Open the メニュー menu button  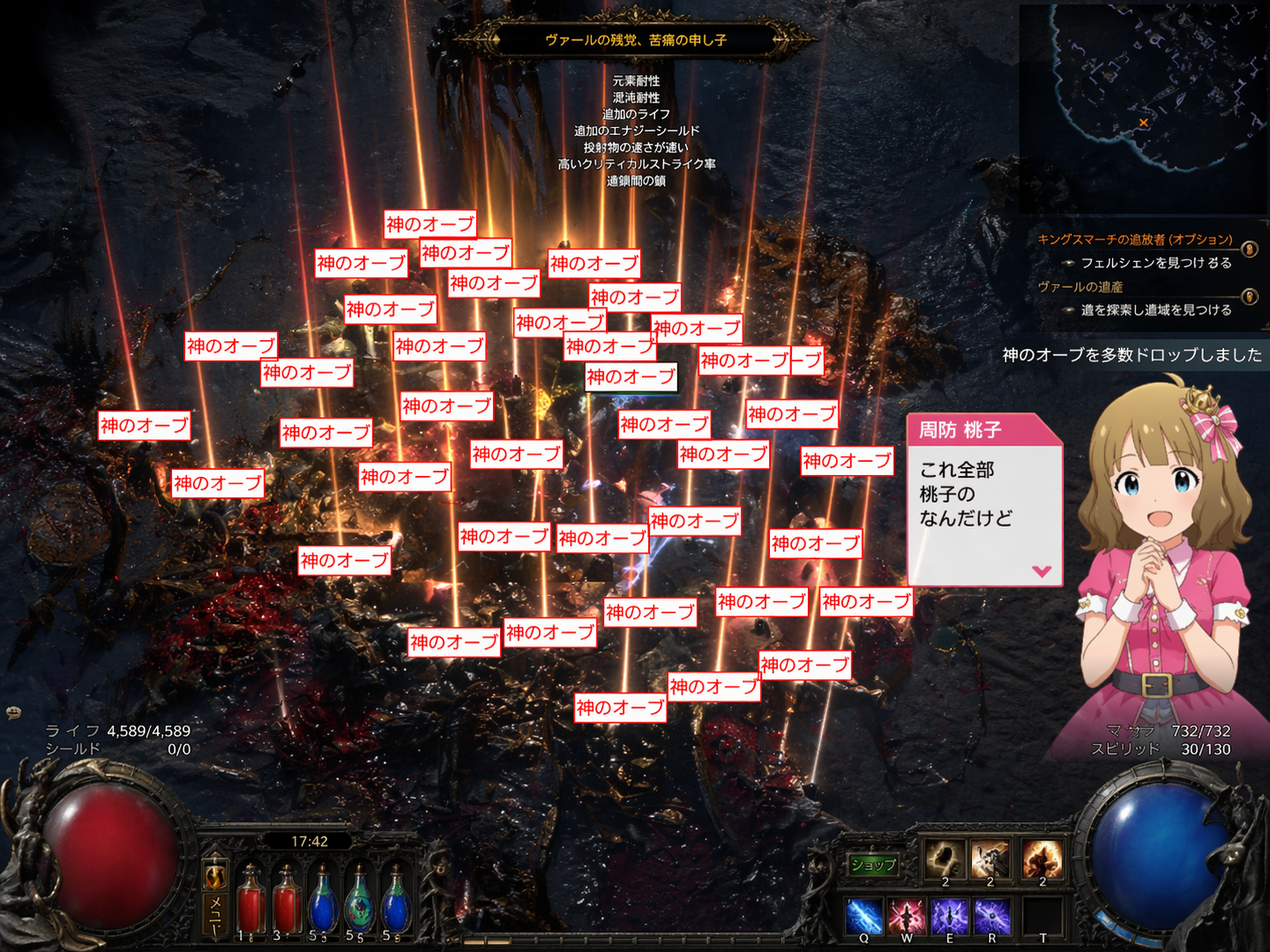(215, 914)
